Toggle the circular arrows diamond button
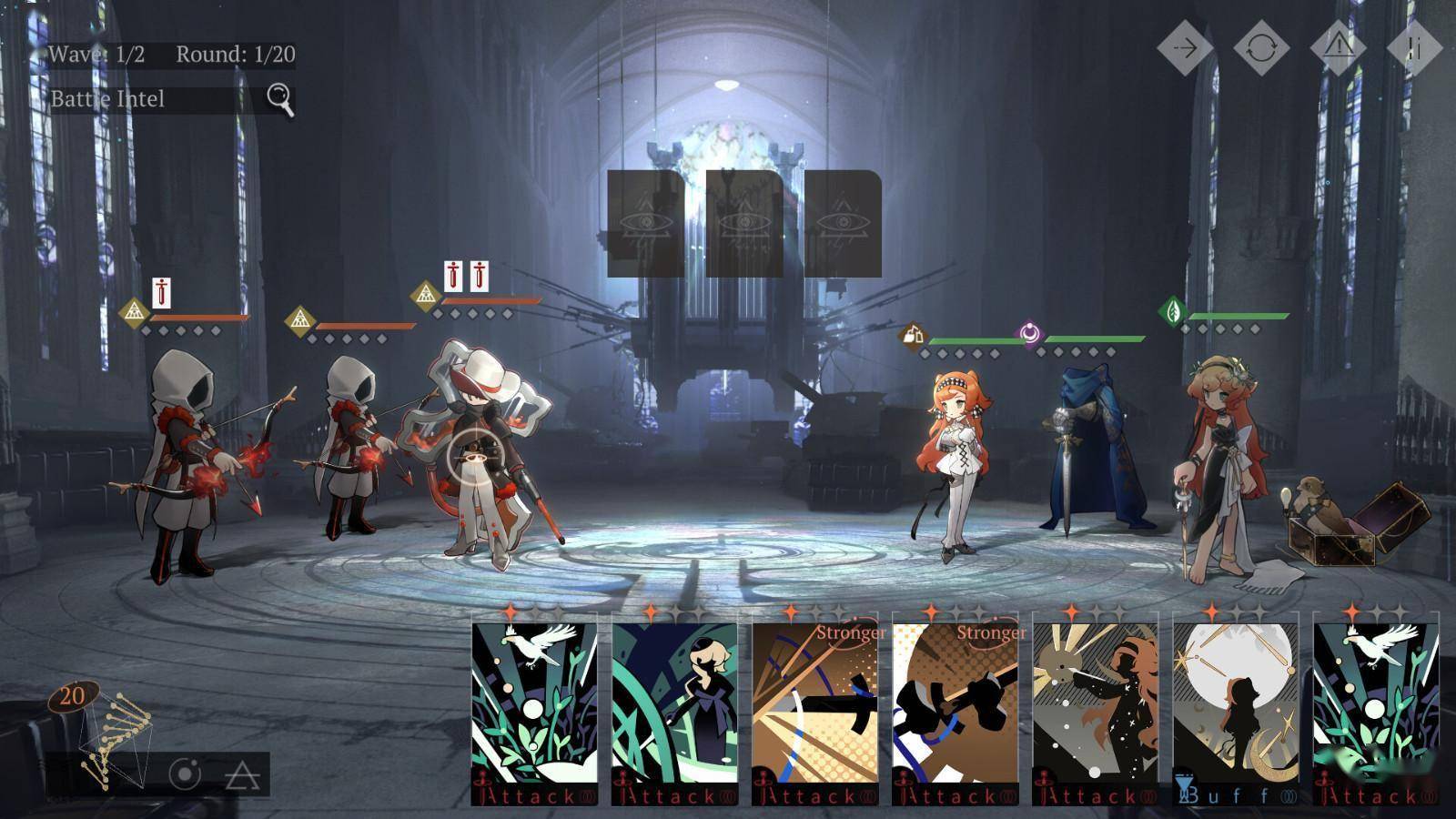The height and width of the screenshot is (819, 1456). [1260, 47]
